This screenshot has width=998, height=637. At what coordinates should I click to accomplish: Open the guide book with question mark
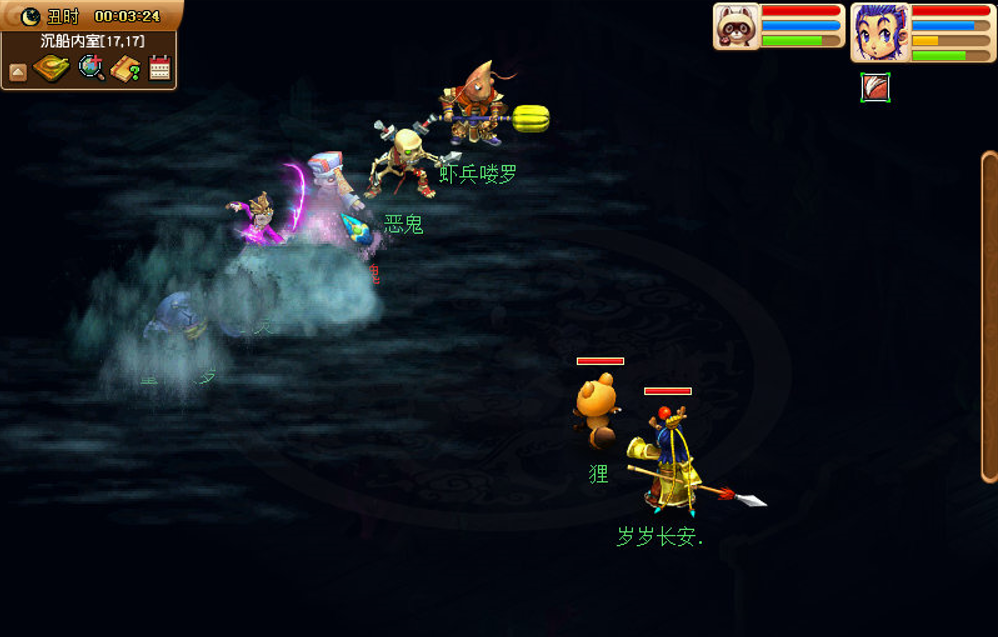coord(126,69)
